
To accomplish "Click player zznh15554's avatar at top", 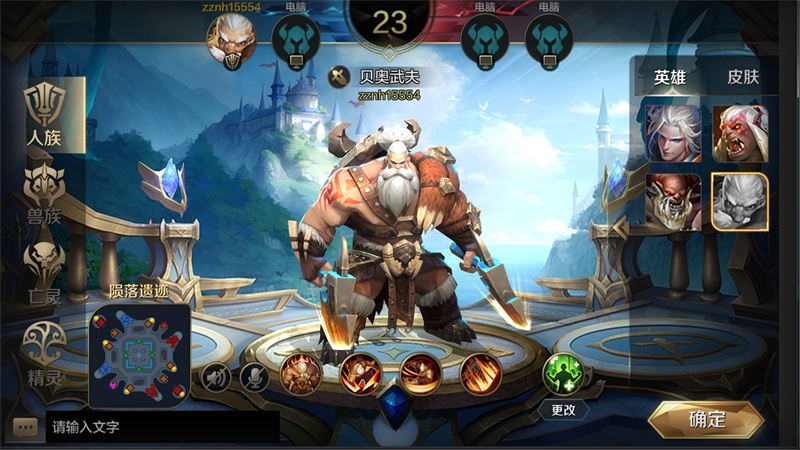I will pos(231,40).
